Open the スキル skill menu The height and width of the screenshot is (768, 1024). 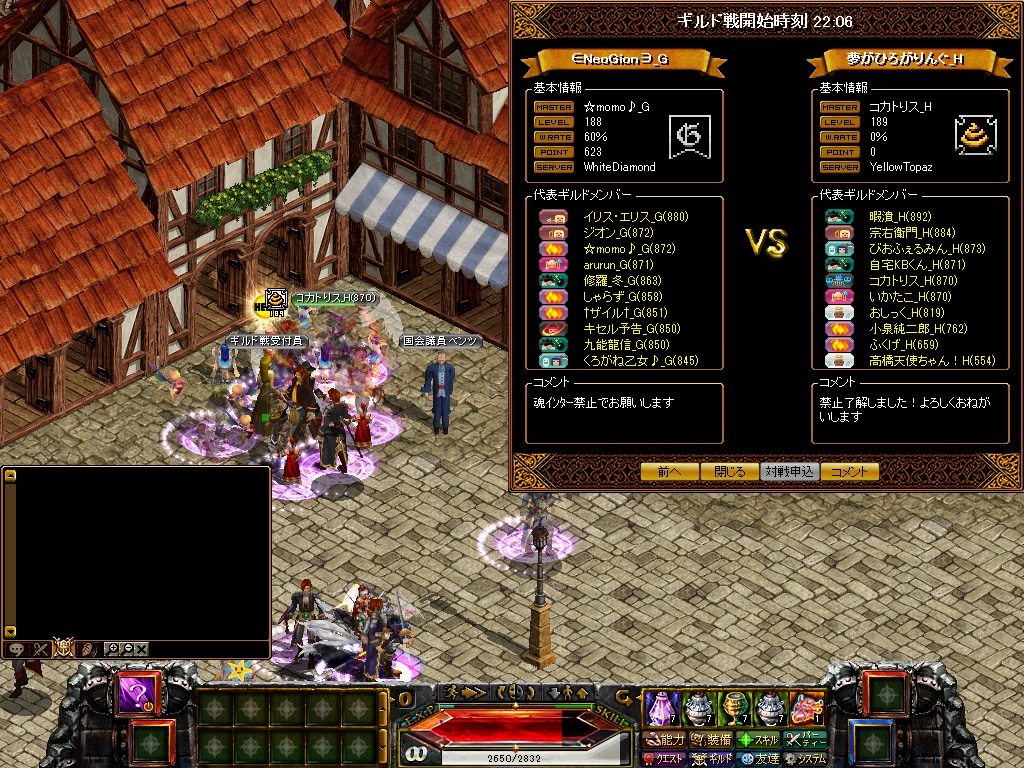758,740
